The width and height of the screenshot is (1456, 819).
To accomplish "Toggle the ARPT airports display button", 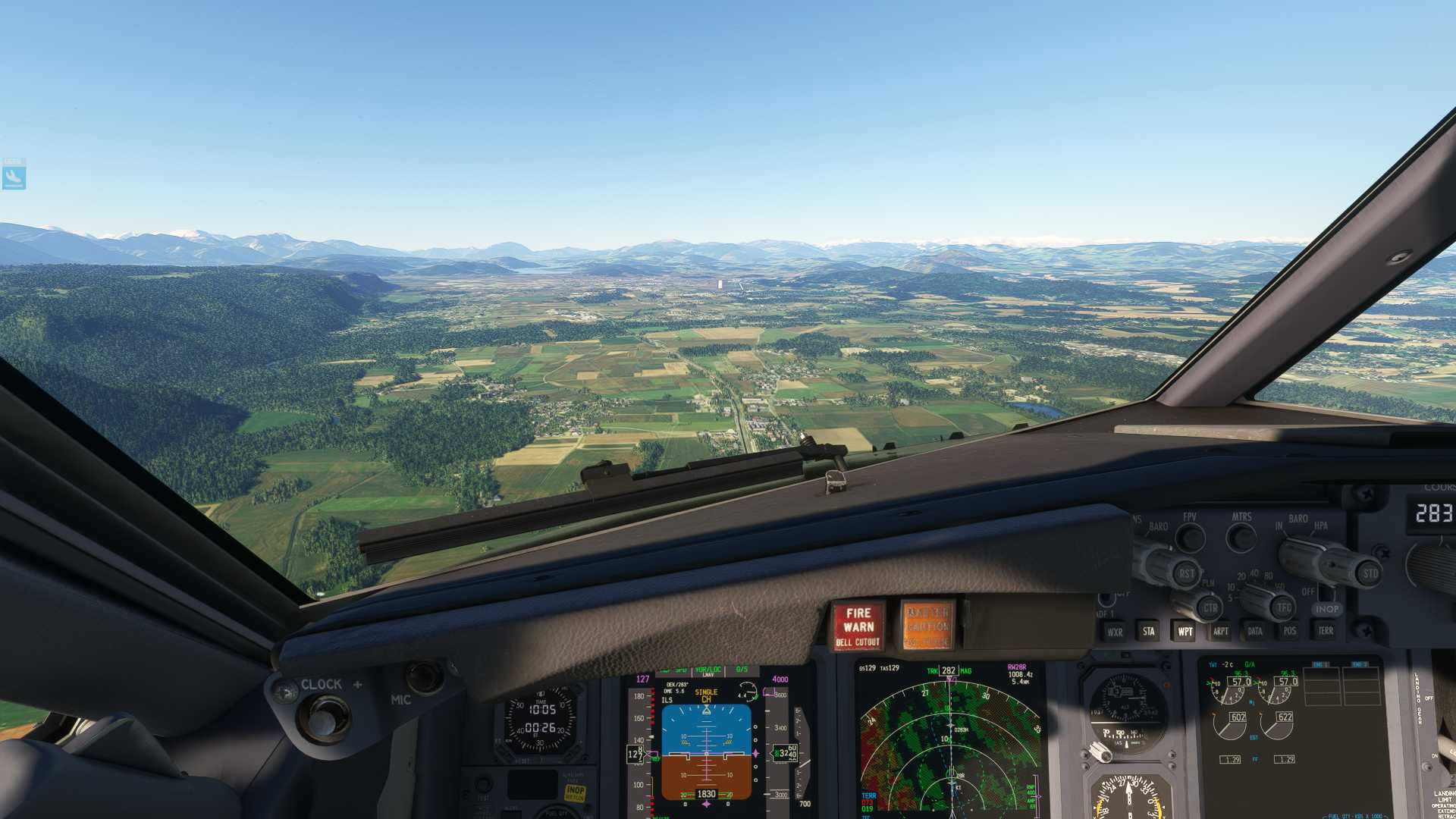I will point(1220,631).
